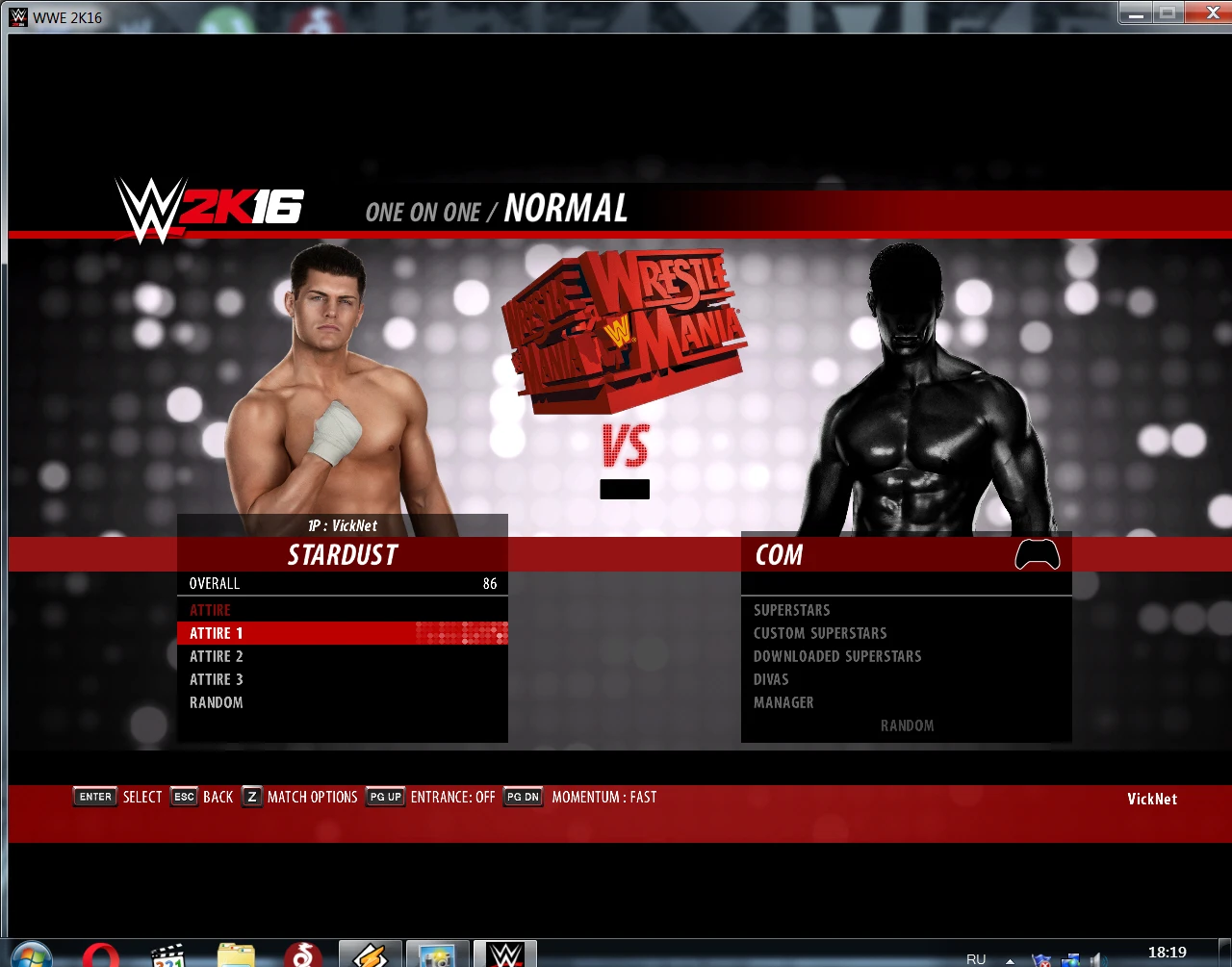Click the ENTER key icon next to SELECT

94,797
